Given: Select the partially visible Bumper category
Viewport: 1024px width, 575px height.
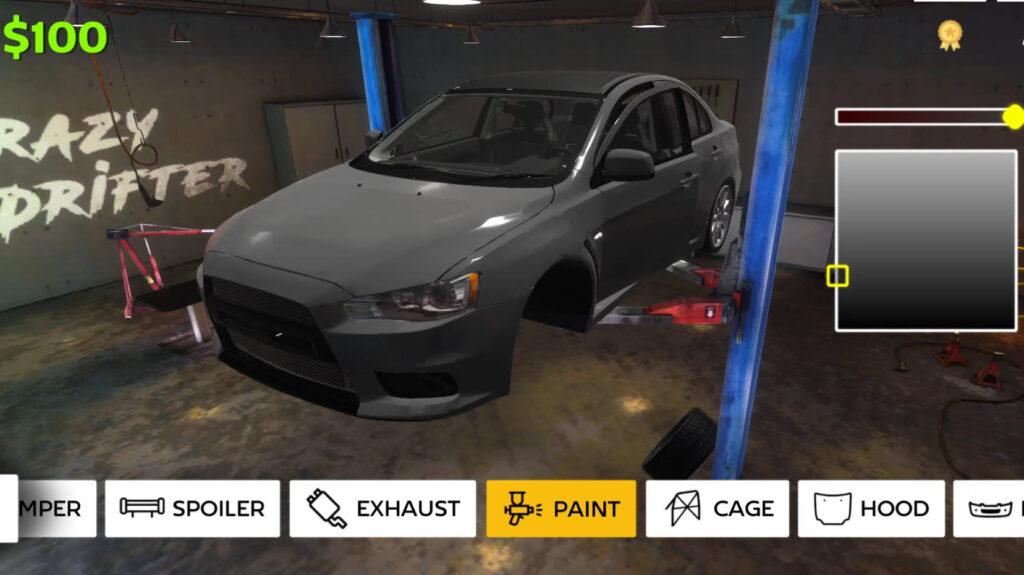Looking at the screenshot, I should 56,508.
